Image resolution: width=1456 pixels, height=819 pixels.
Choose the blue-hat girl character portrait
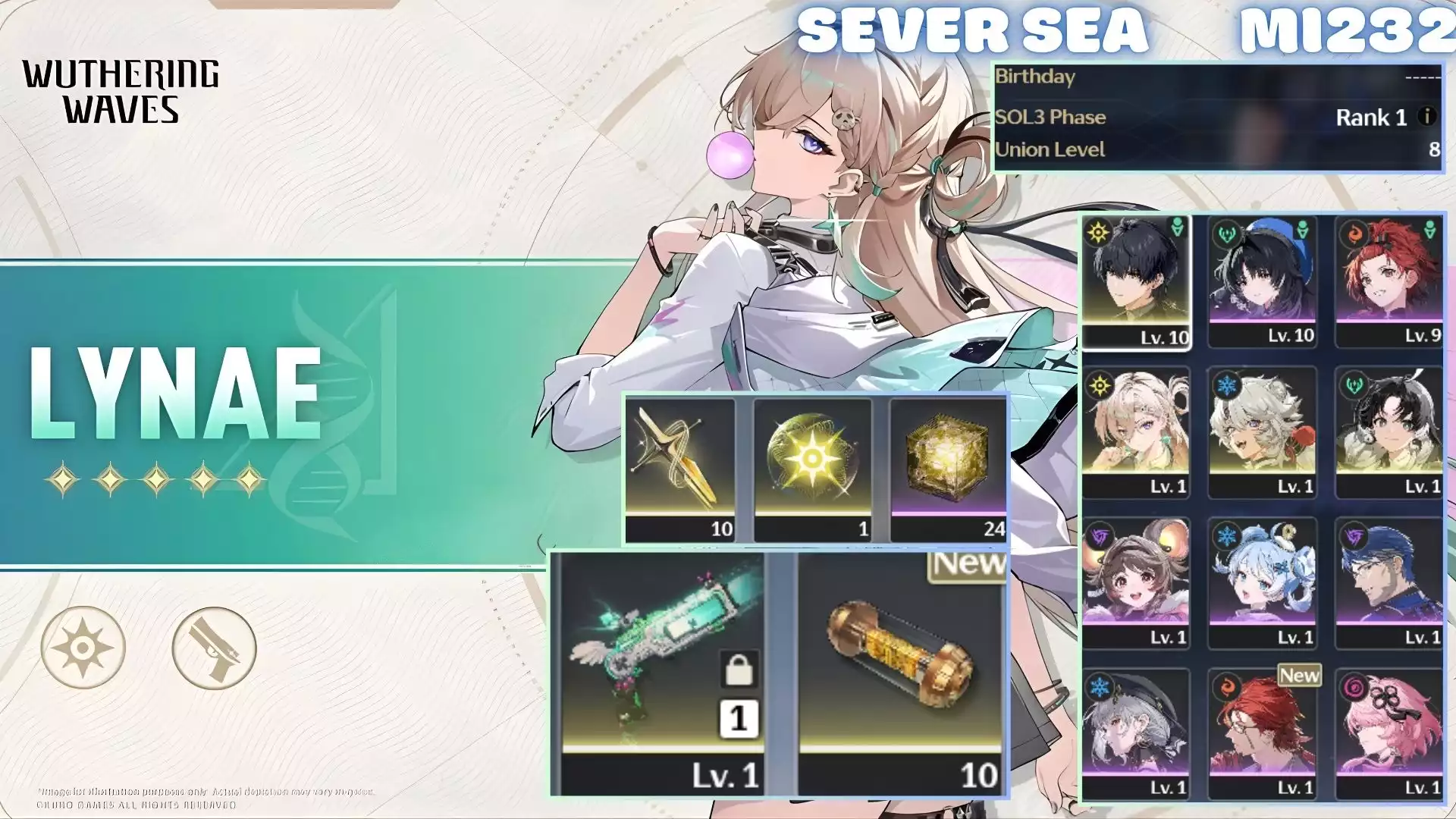coord(1262,281)
